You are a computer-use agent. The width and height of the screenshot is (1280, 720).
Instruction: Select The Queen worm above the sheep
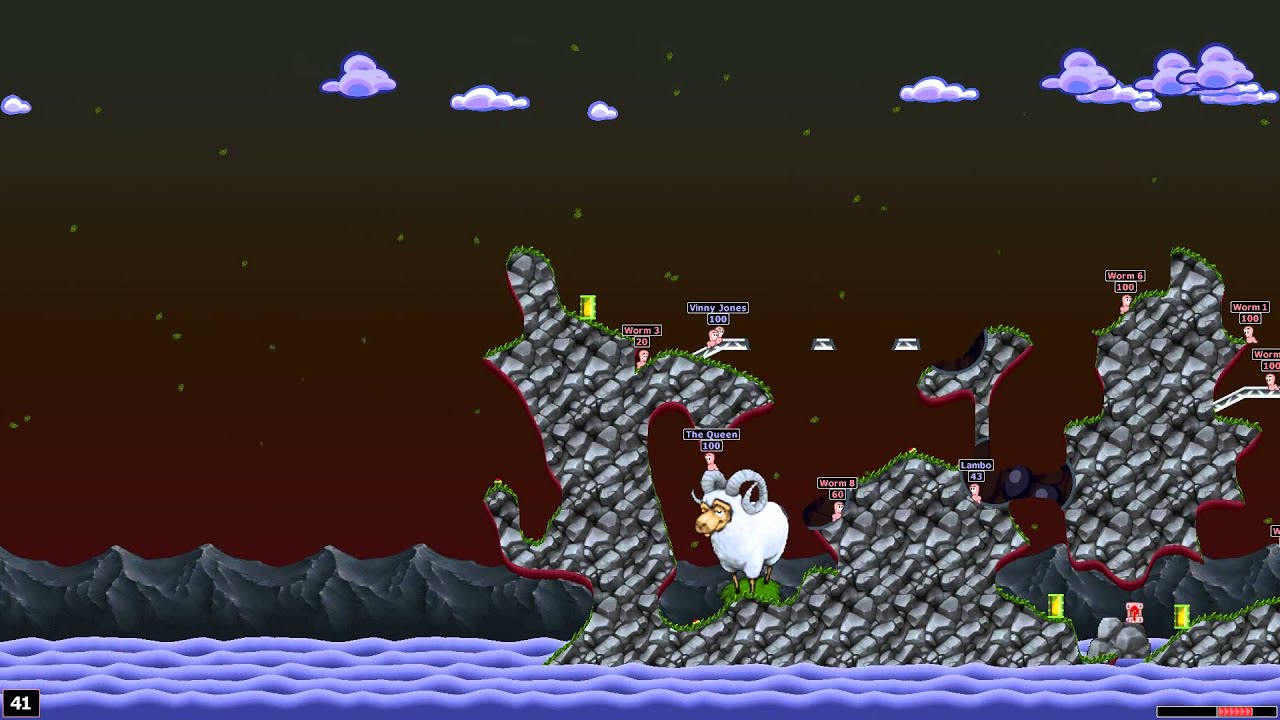pyautogui.click(x=712, y=458)
